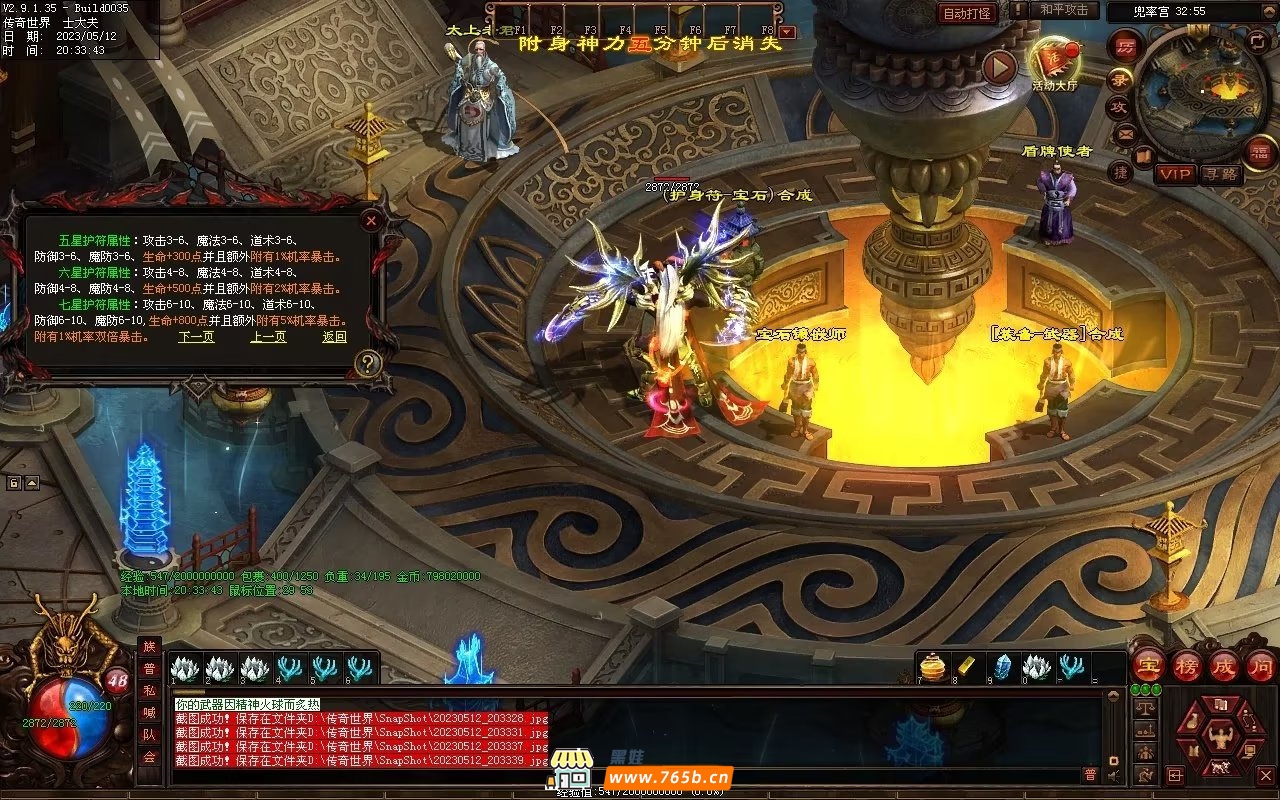
Task: Choose the 返回 (return) dialog option
Action: 334,337
